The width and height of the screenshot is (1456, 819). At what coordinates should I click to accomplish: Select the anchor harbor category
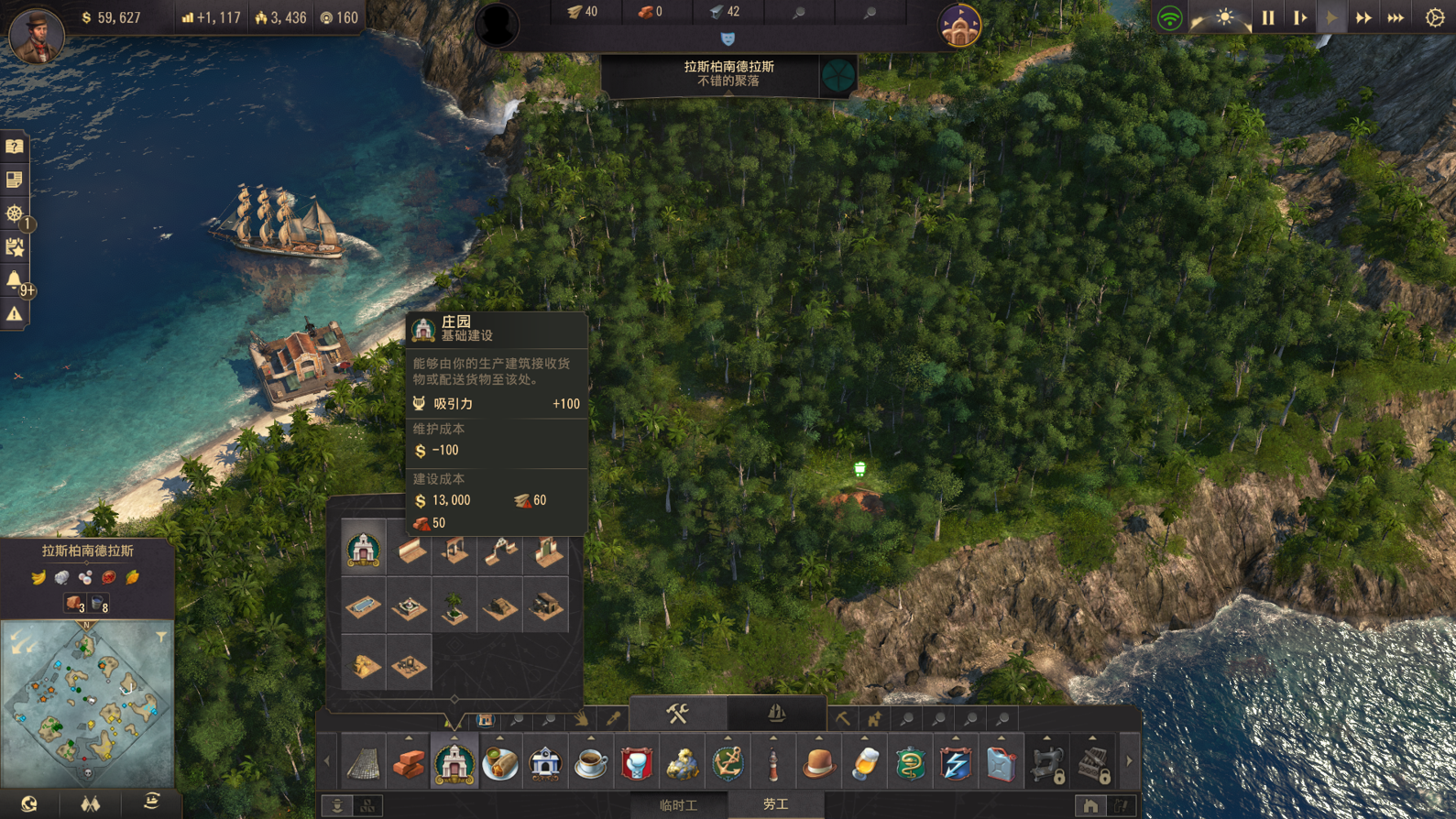[728, 763]
